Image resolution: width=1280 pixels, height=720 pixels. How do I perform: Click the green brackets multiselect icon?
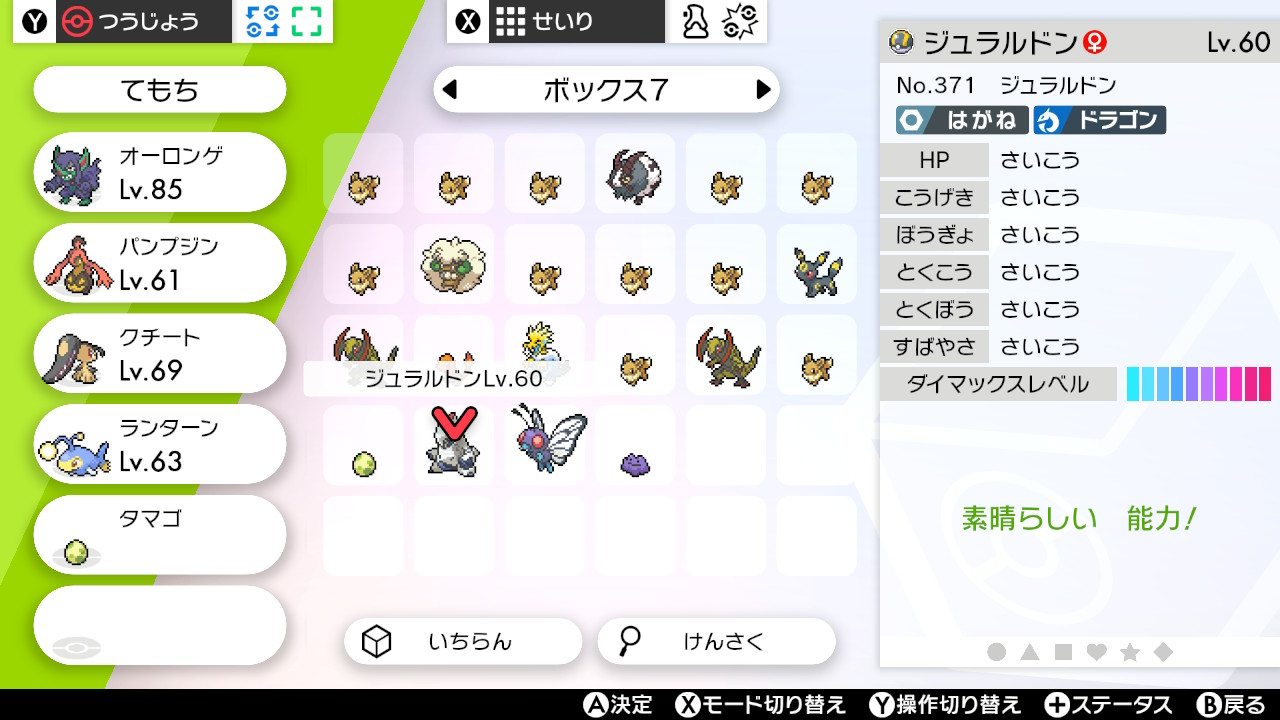coord(308,20)
